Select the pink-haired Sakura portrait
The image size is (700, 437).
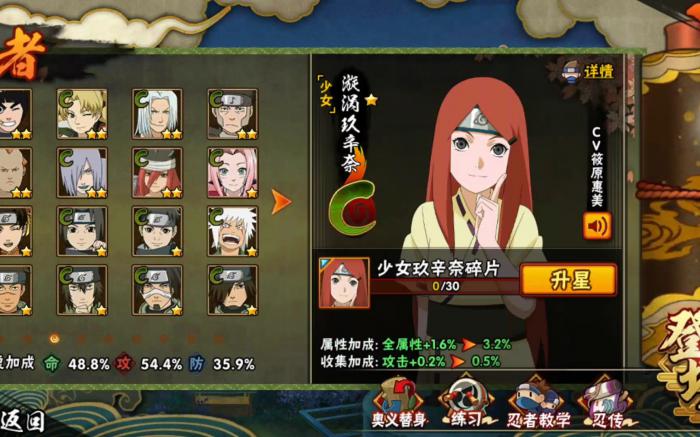coord(232,173)
